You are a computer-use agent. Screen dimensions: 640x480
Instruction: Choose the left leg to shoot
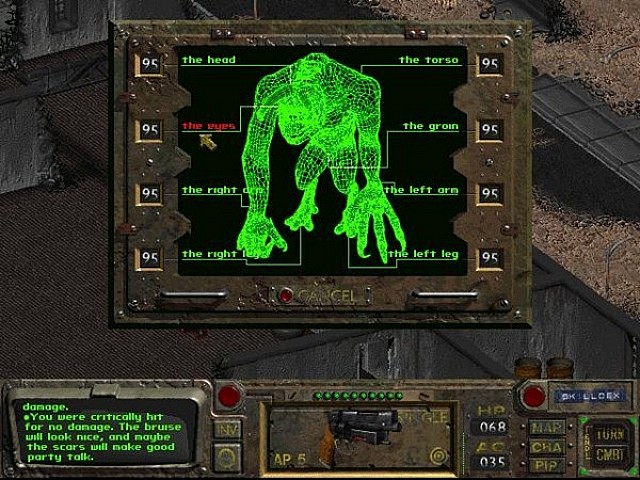[x=424, y=254]
